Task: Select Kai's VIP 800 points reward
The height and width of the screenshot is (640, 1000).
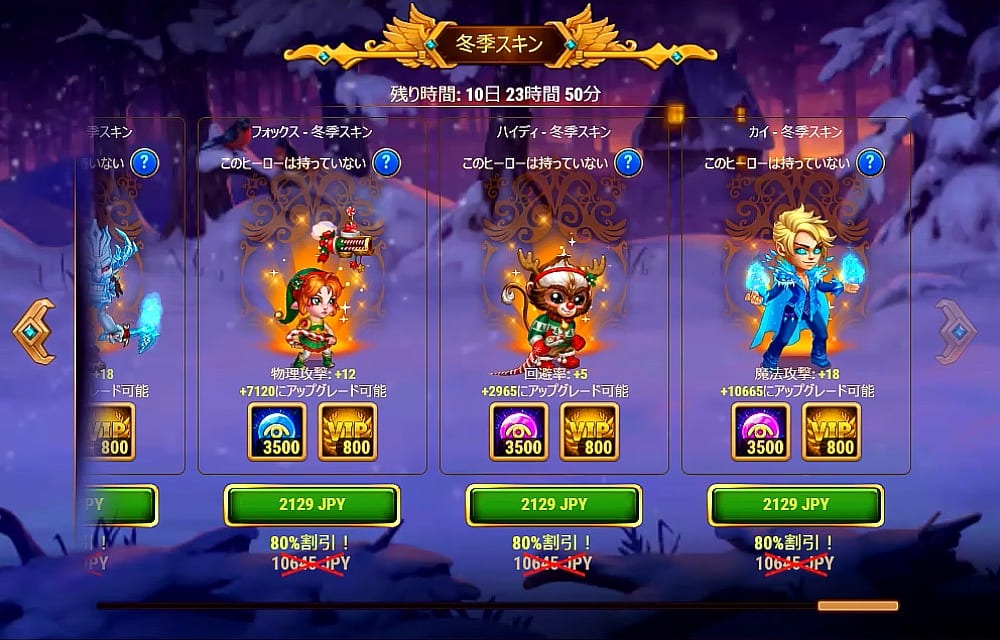Action: tap(832, 432)
